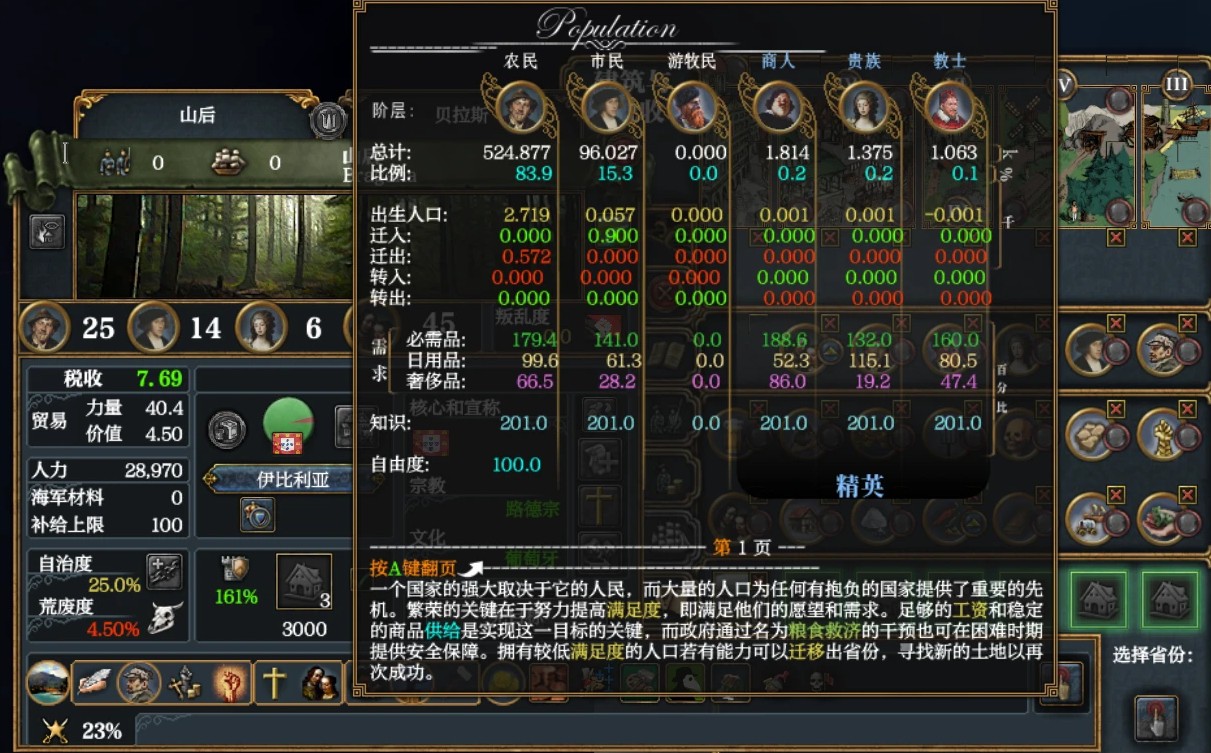Select the clergy (教士) class portrait
Screen dimensions: 1211x753
pos(949,105)
